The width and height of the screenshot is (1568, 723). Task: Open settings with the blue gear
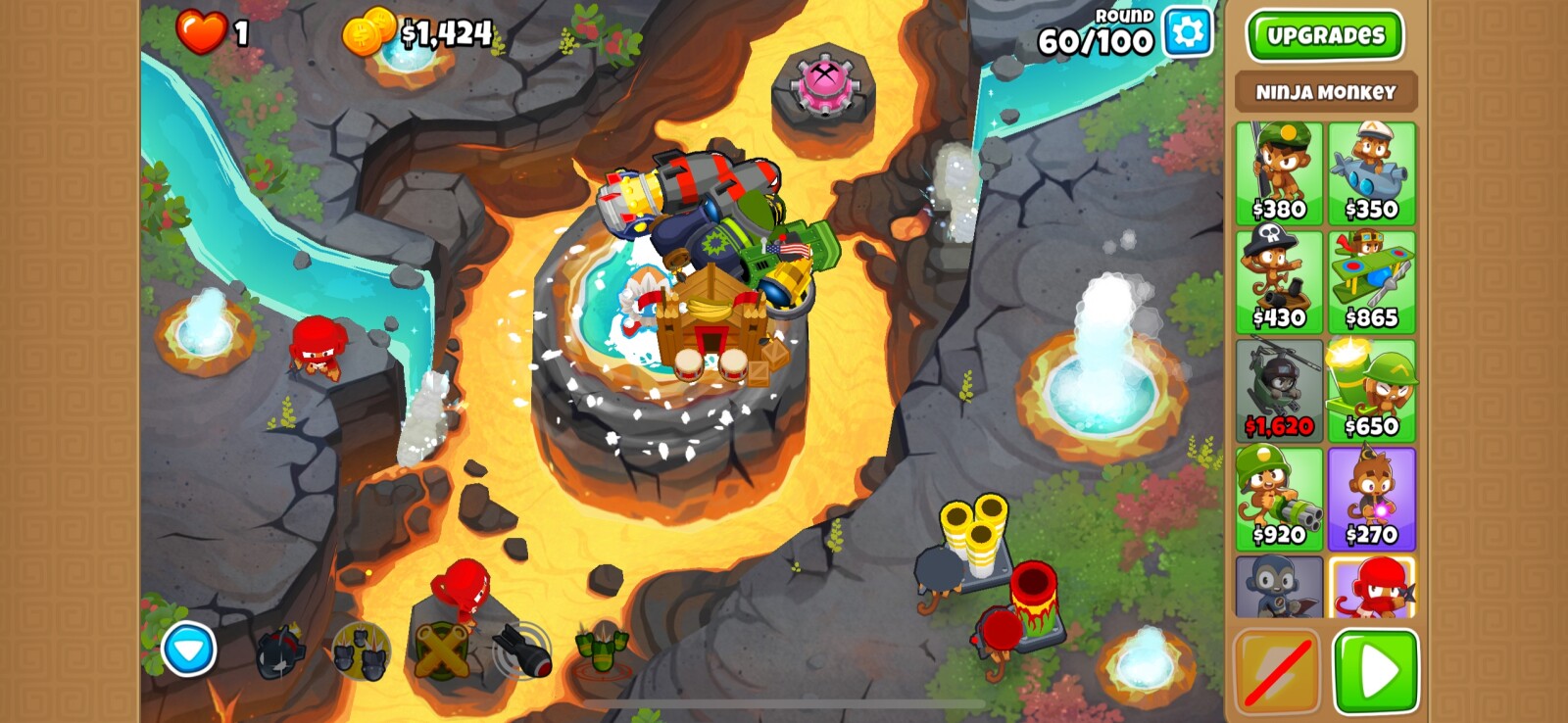click(1188, 32)
